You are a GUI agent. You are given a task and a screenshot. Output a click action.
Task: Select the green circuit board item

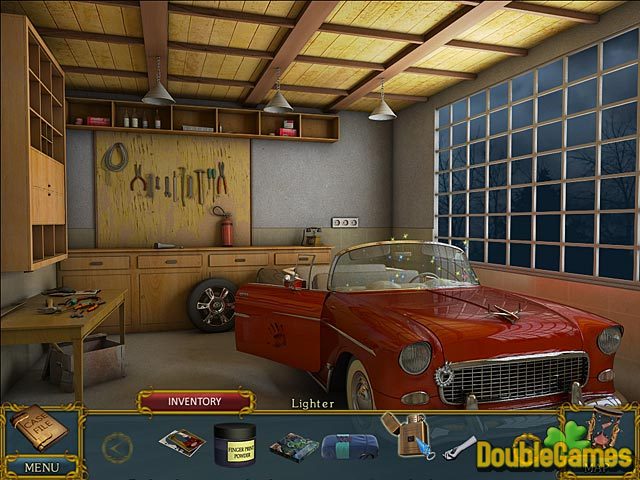click(294, 445)
